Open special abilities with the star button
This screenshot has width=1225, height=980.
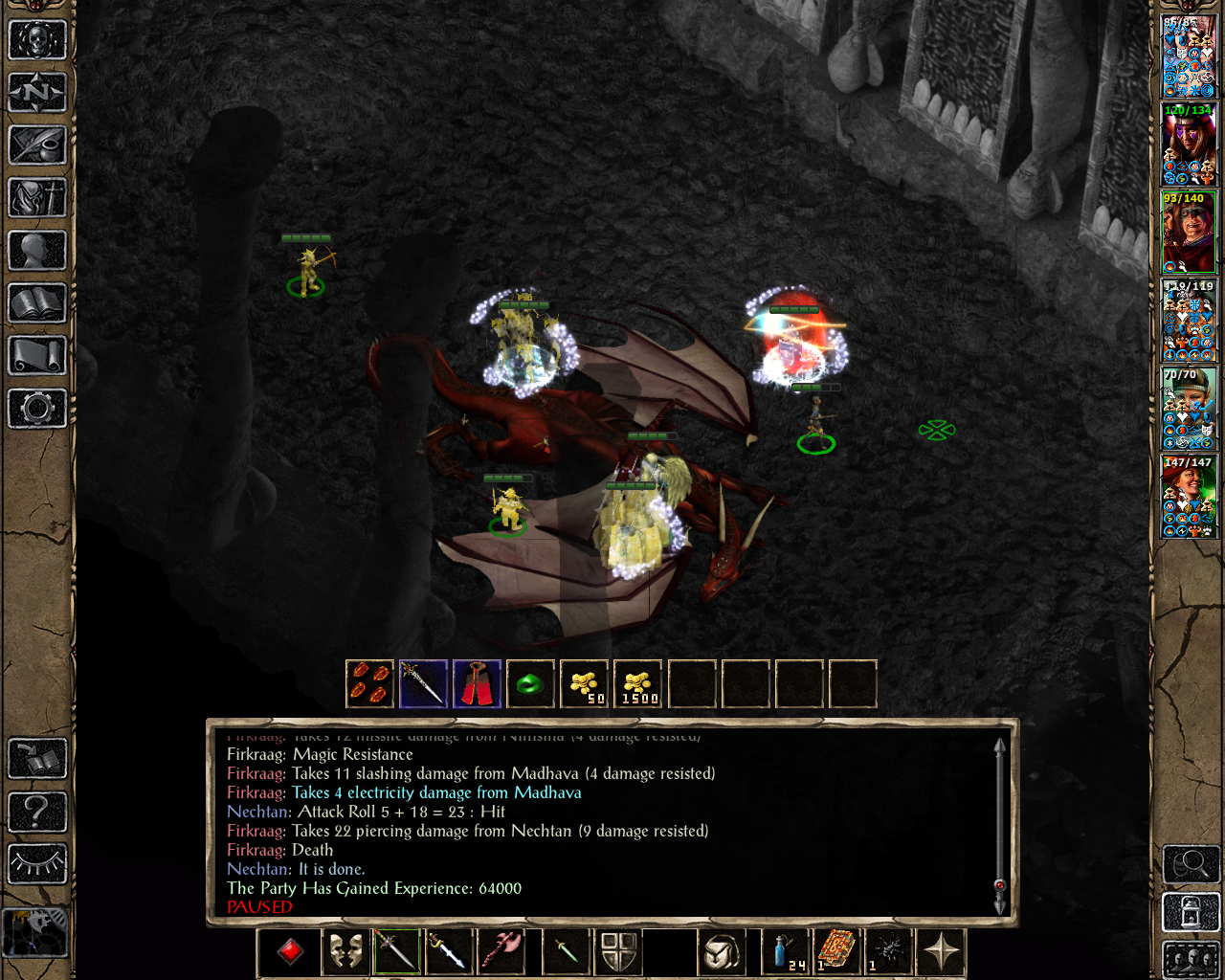(x=941, y=951)
